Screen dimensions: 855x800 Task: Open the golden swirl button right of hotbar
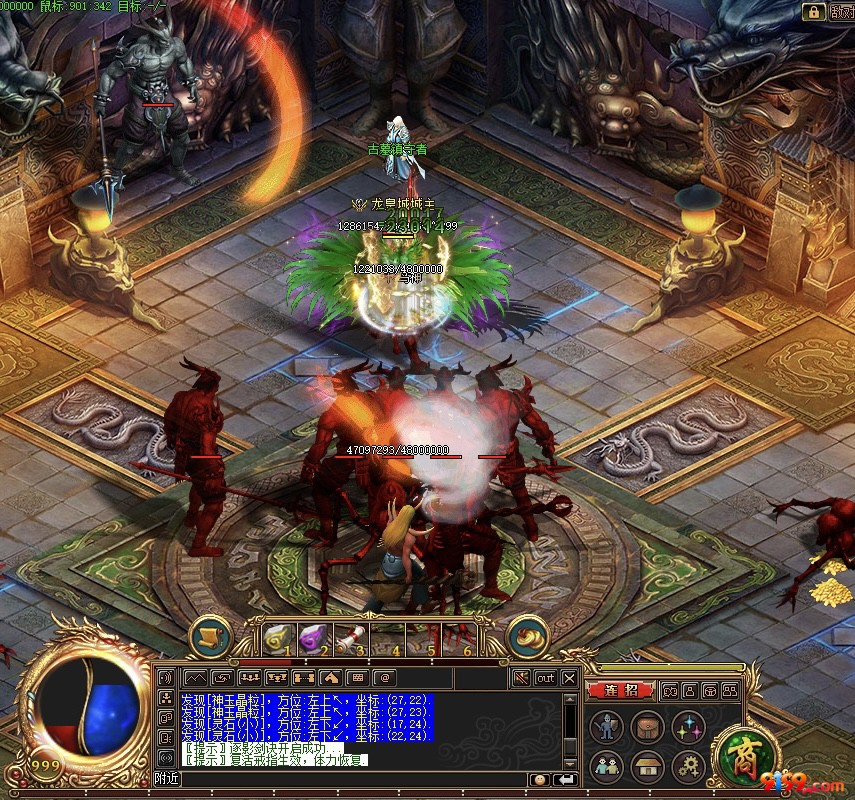coord(527,636)
